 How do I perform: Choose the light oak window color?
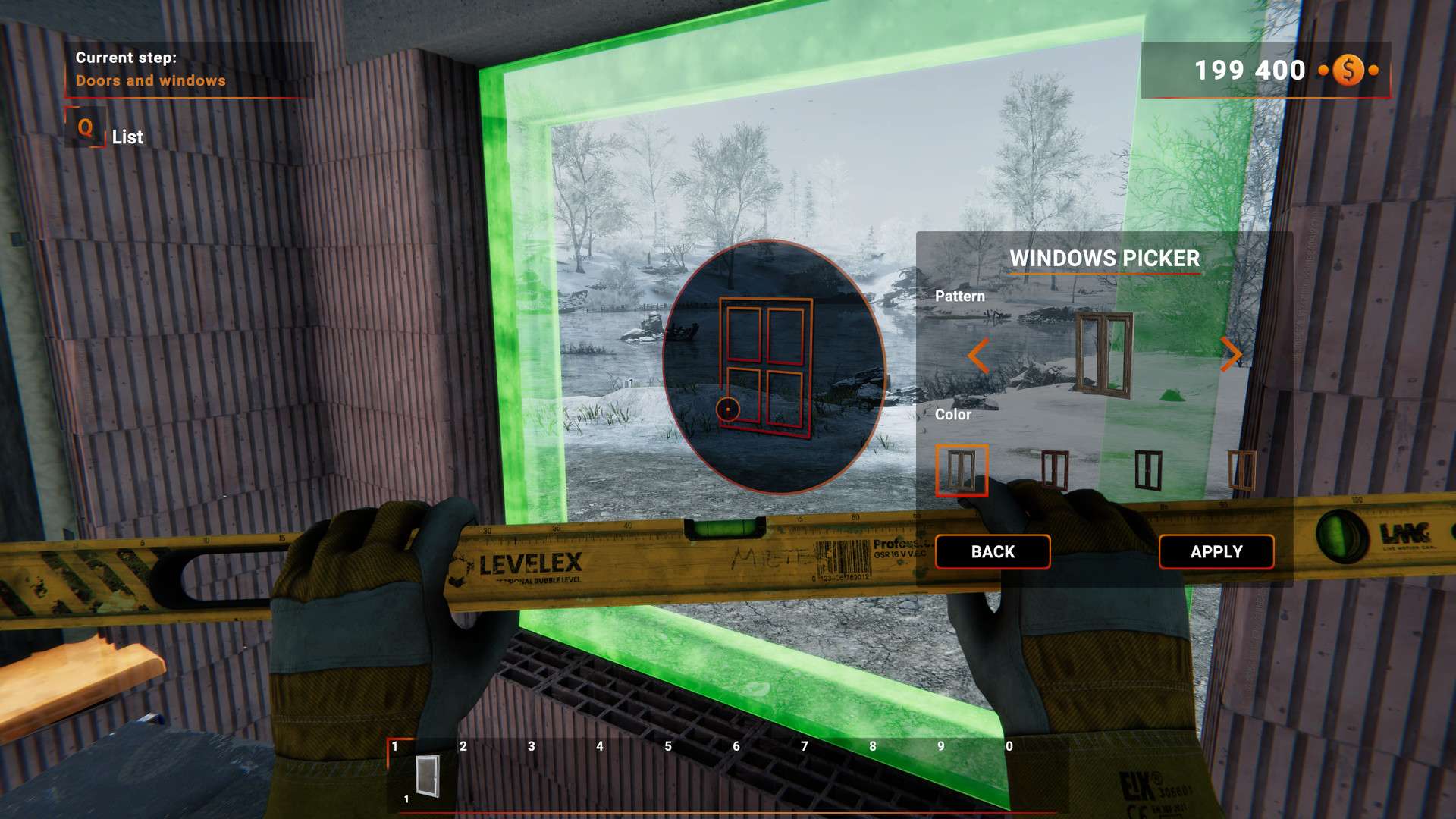click(x=1241, y=470)
